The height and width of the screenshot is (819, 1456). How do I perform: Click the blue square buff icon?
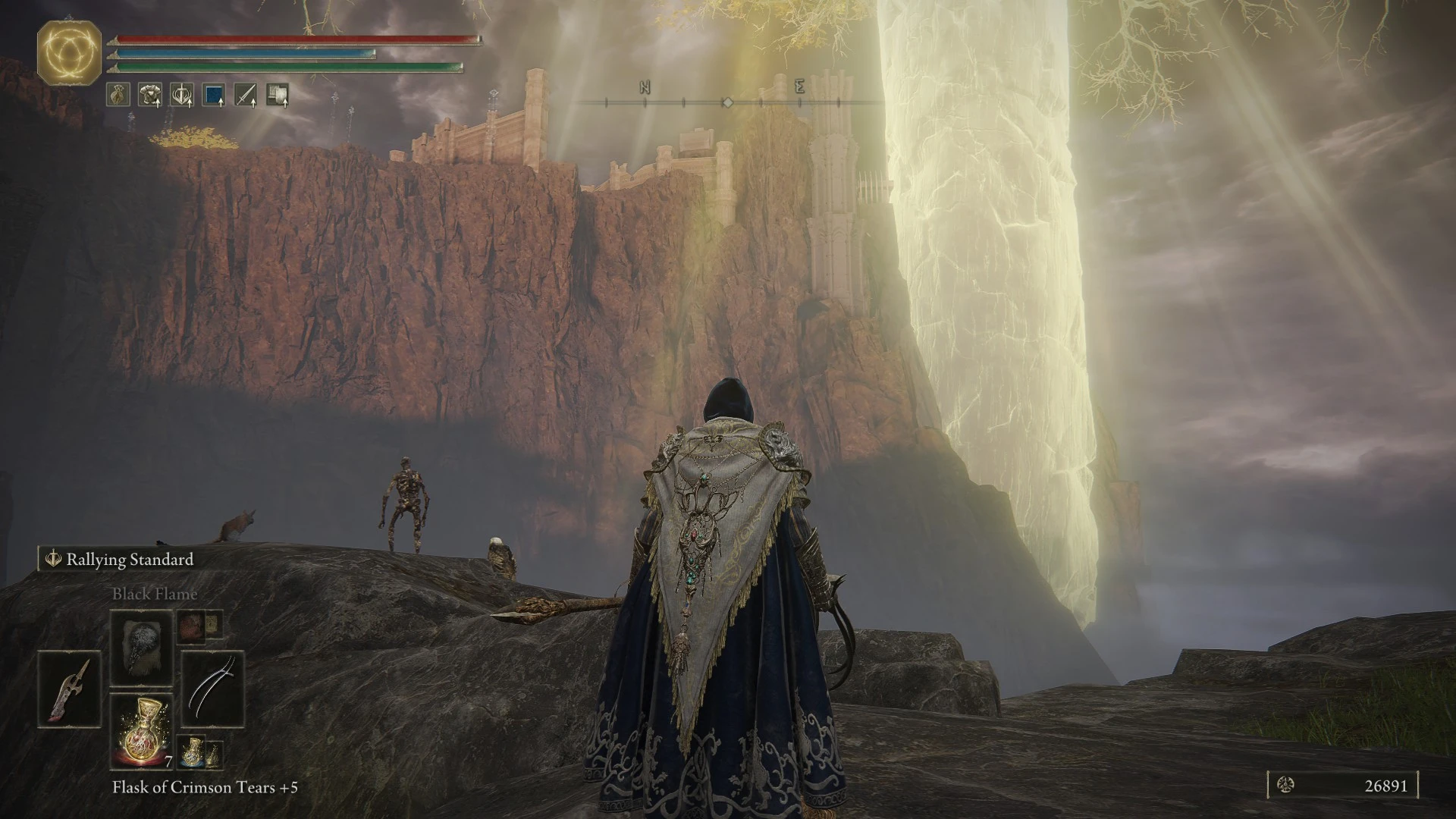coord(214,95)
